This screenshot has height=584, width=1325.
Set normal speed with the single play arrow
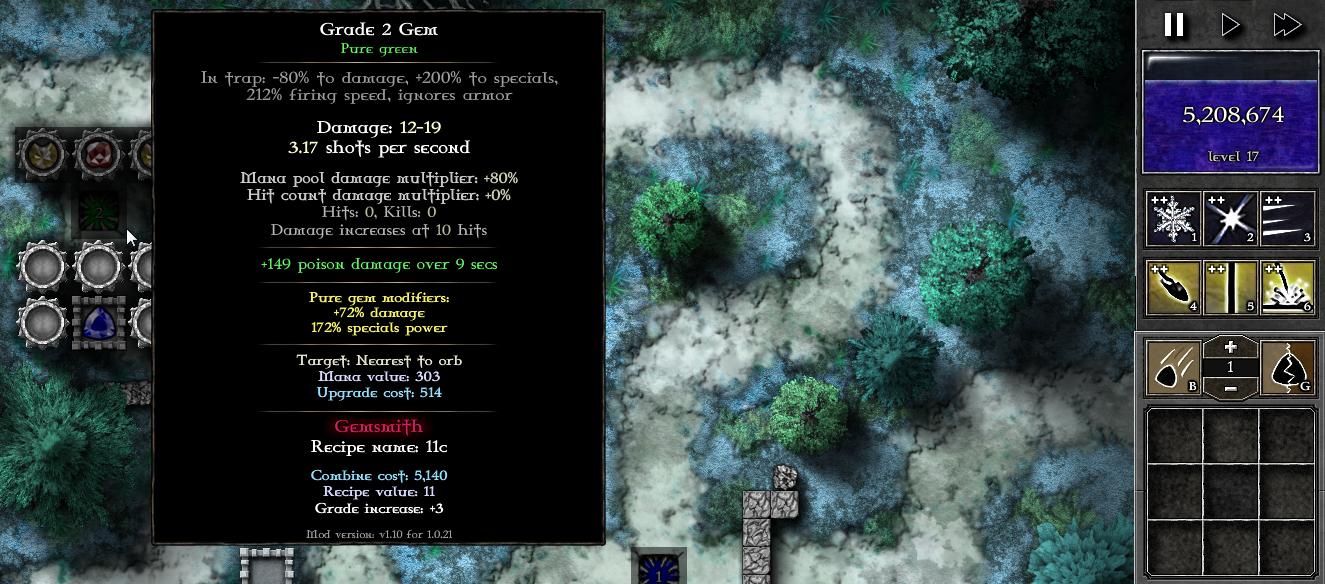click(x=1231, y=25)
